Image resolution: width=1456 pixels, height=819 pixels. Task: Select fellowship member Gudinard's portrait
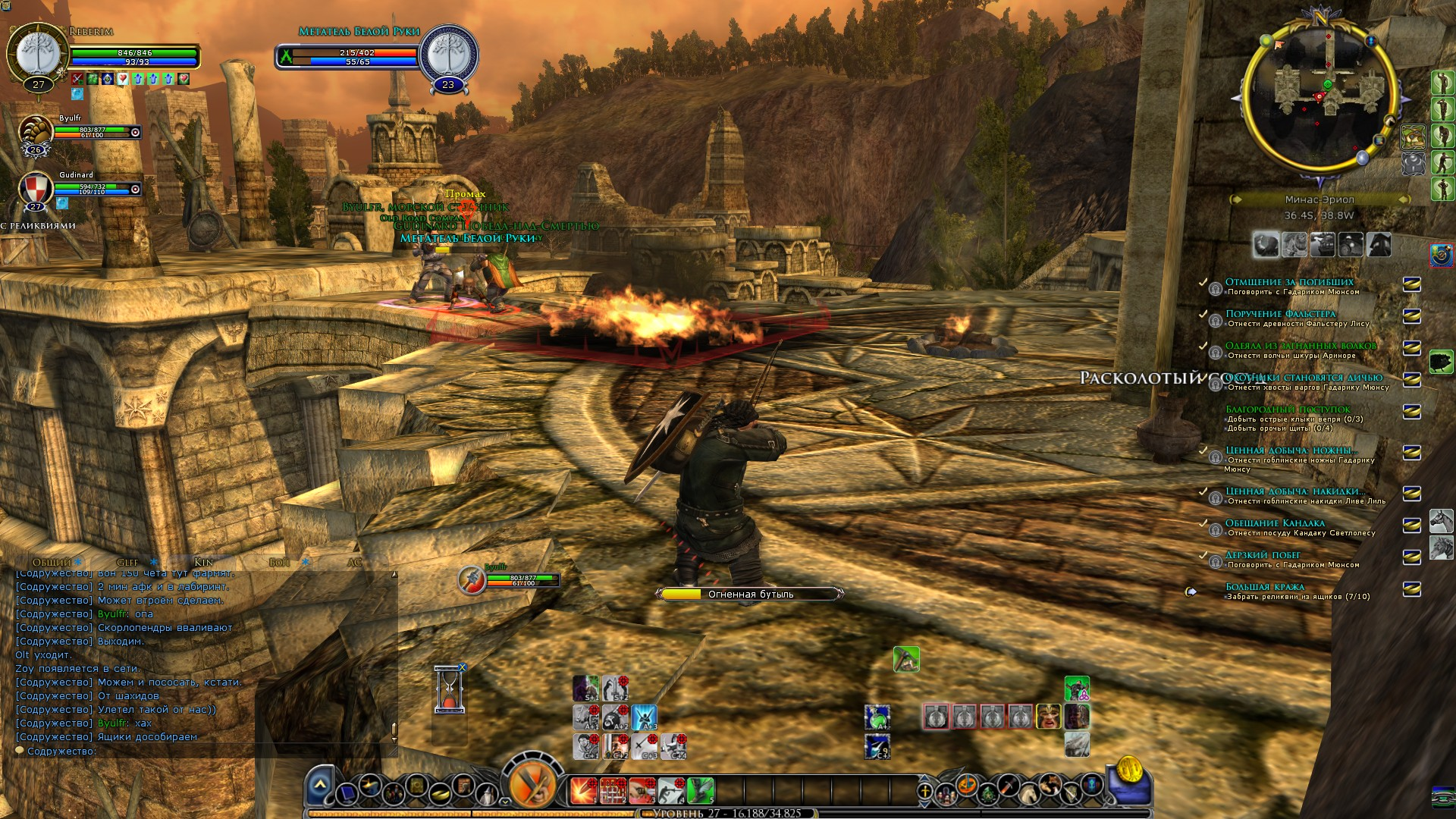[x=35, y=189]
